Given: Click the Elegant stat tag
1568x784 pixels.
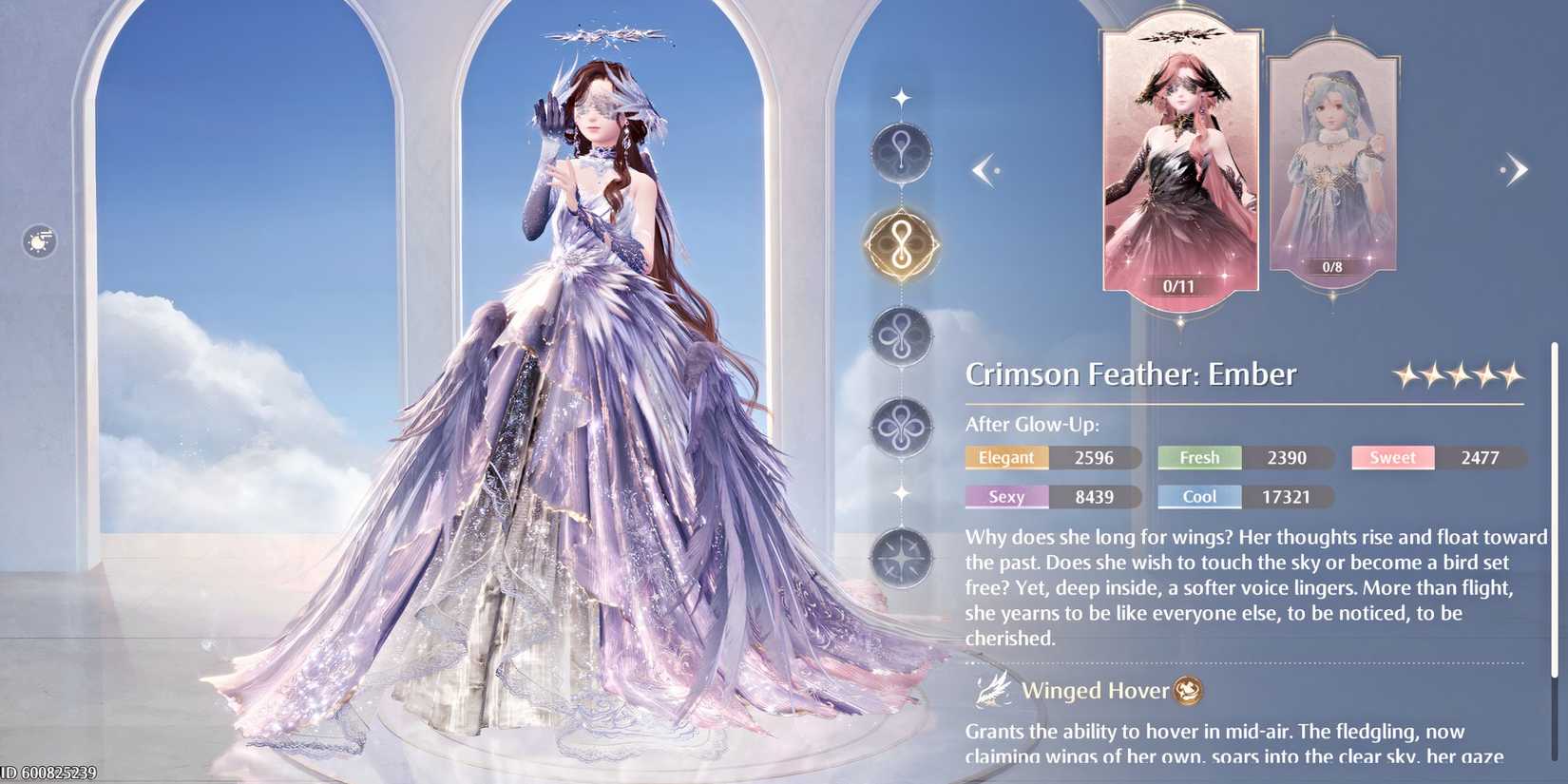Looking at the screenshot, I should (x=1005, y=458).
